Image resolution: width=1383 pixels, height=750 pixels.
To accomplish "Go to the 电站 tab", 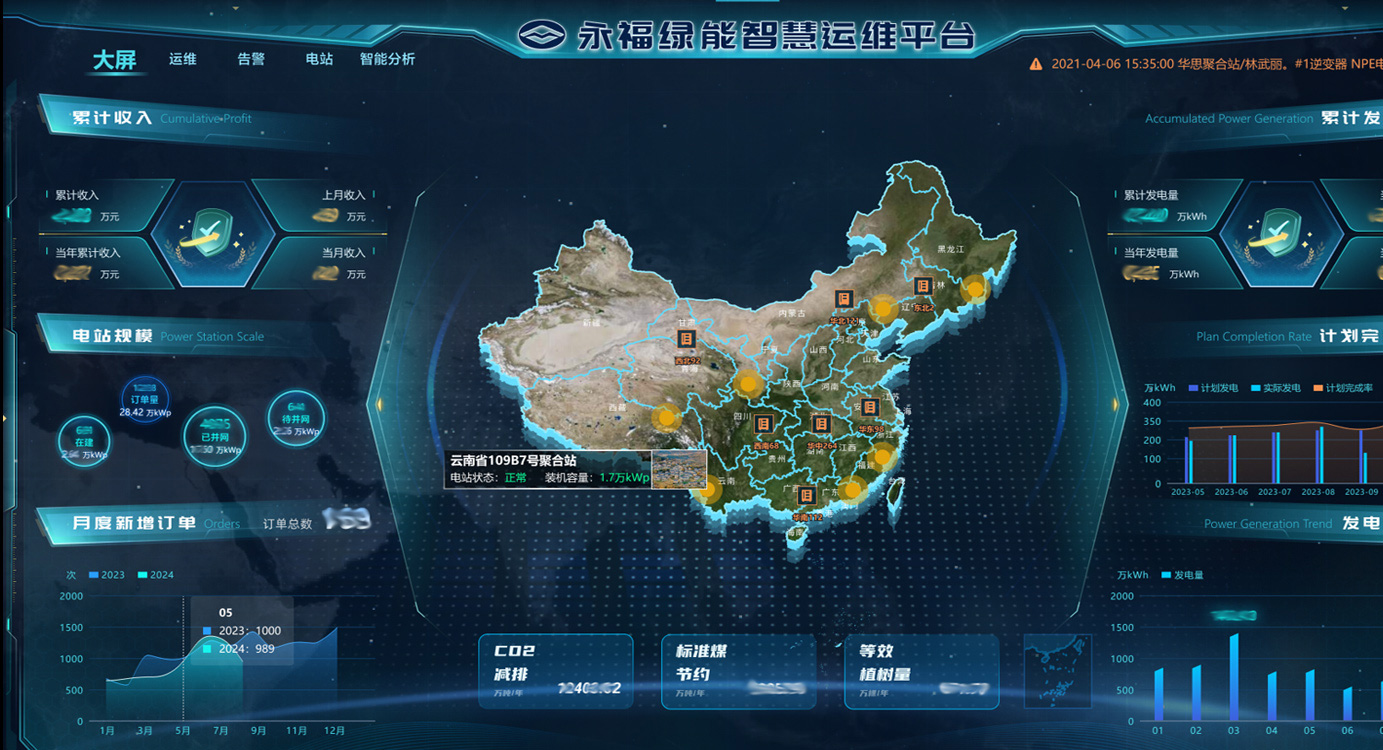I will pos(319,59).
